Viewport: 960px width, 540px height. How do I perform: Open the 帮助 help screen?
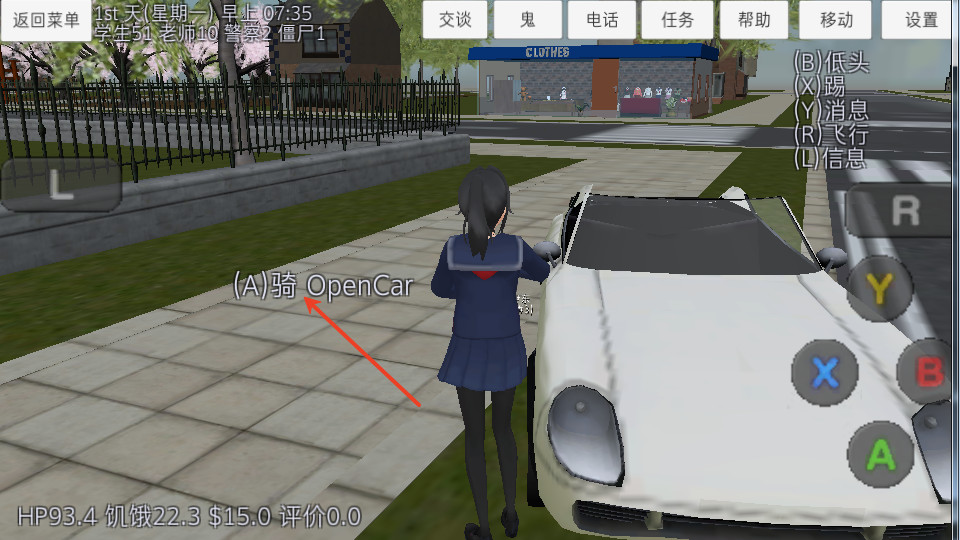[754, 20]
